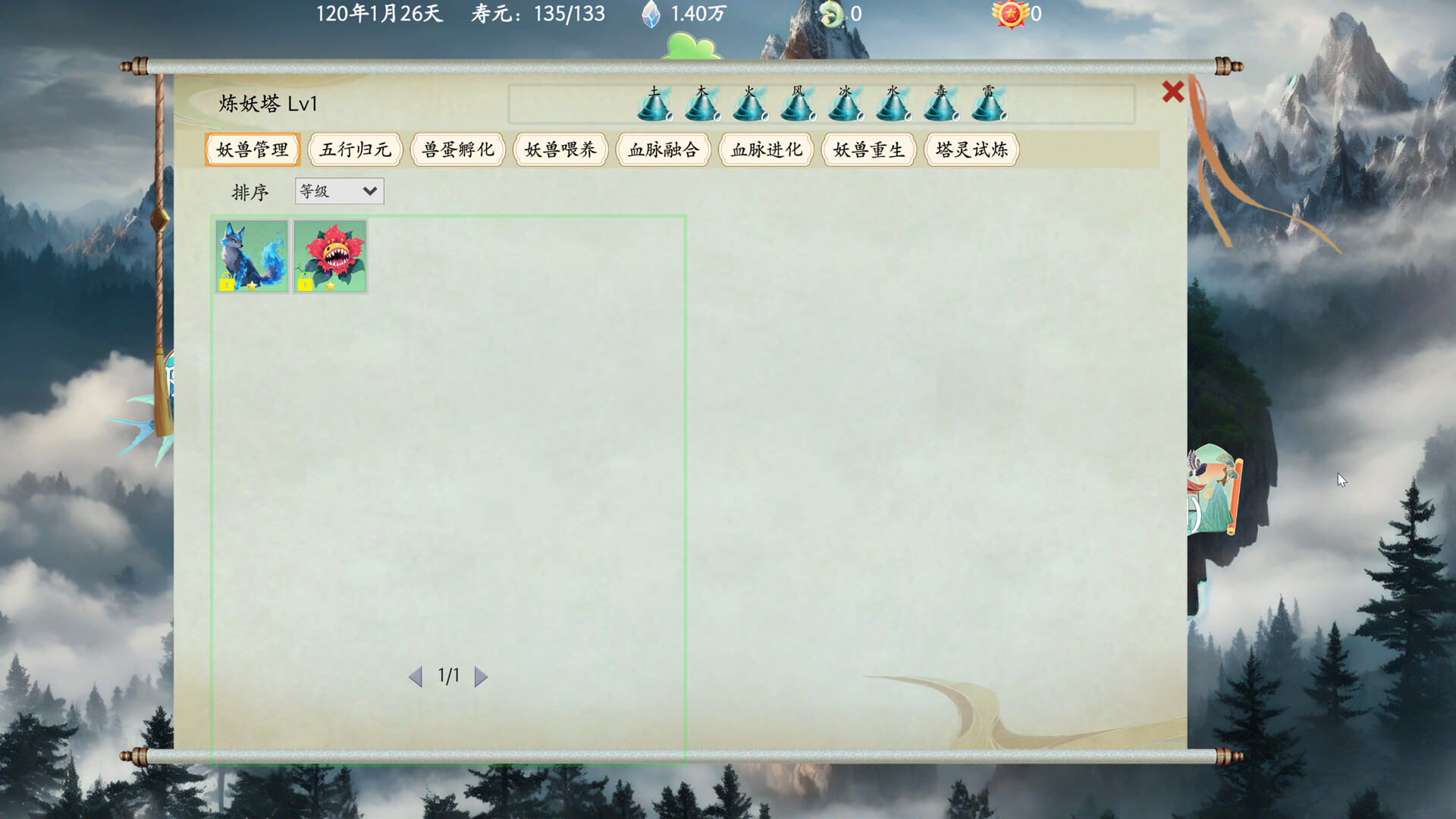Click the 雷 (Thunder) element bell icon
The width and height of the screenshot is (1456, 819).
point(990,106)
